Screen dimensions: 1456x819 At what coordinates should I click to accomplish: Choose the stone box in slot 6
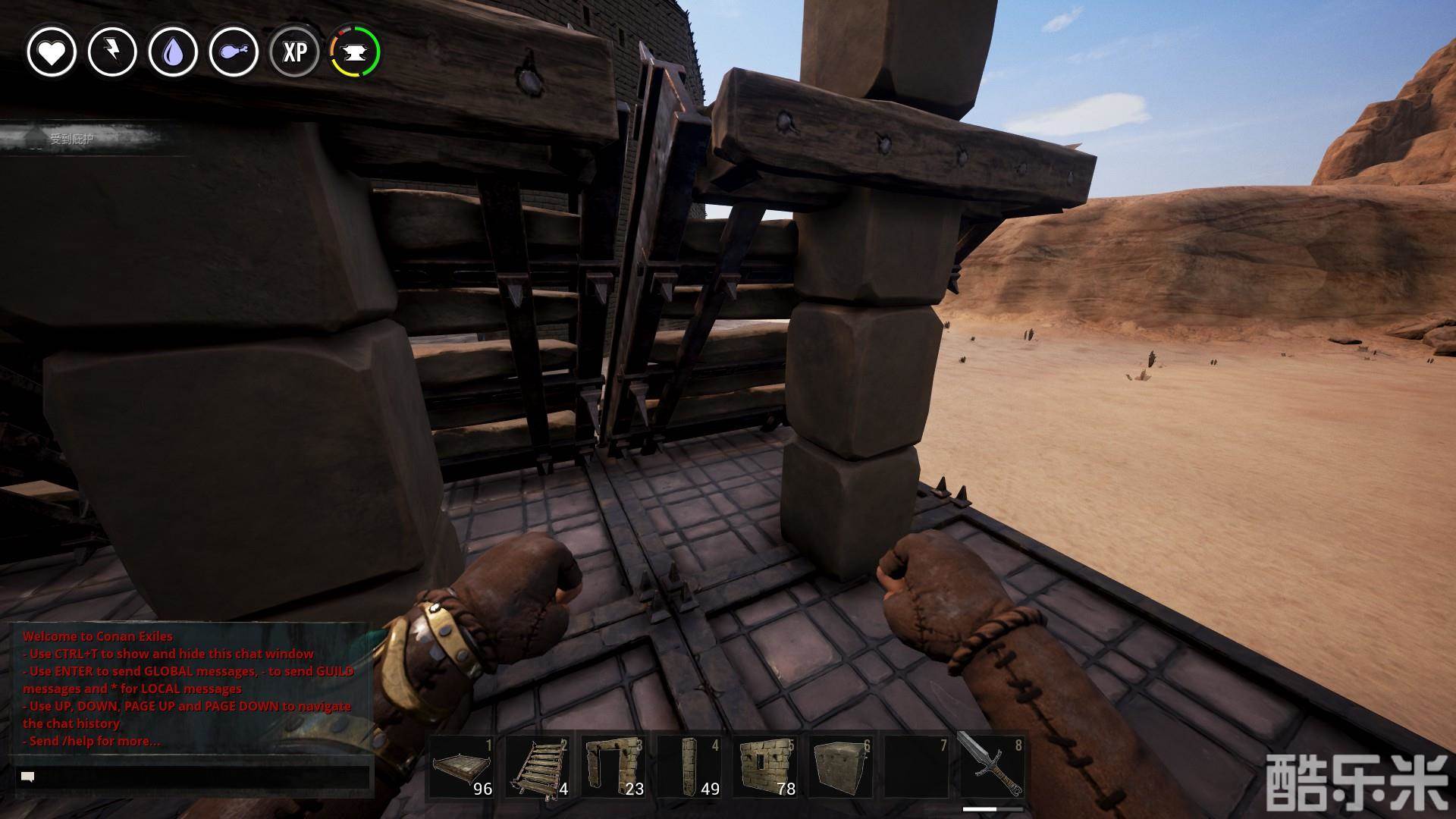[841, 766]
